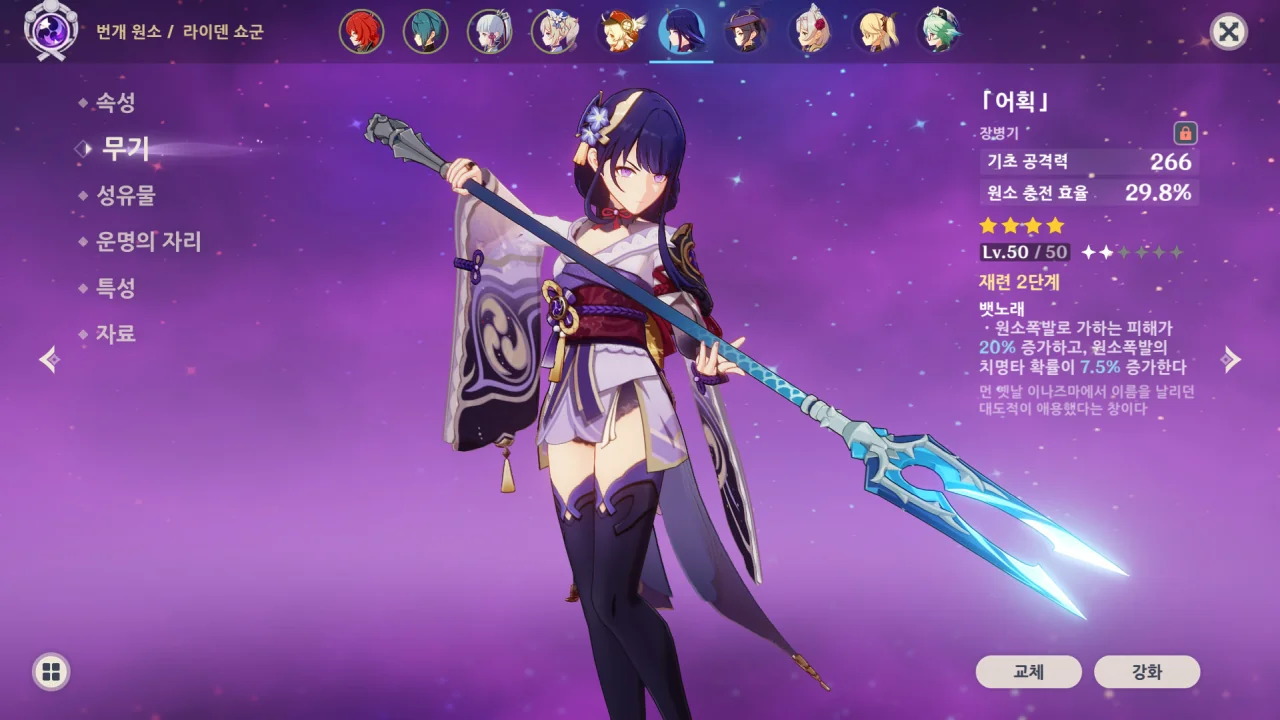Open the 성유물 (Artifacts) section

[x=125, y=196]
